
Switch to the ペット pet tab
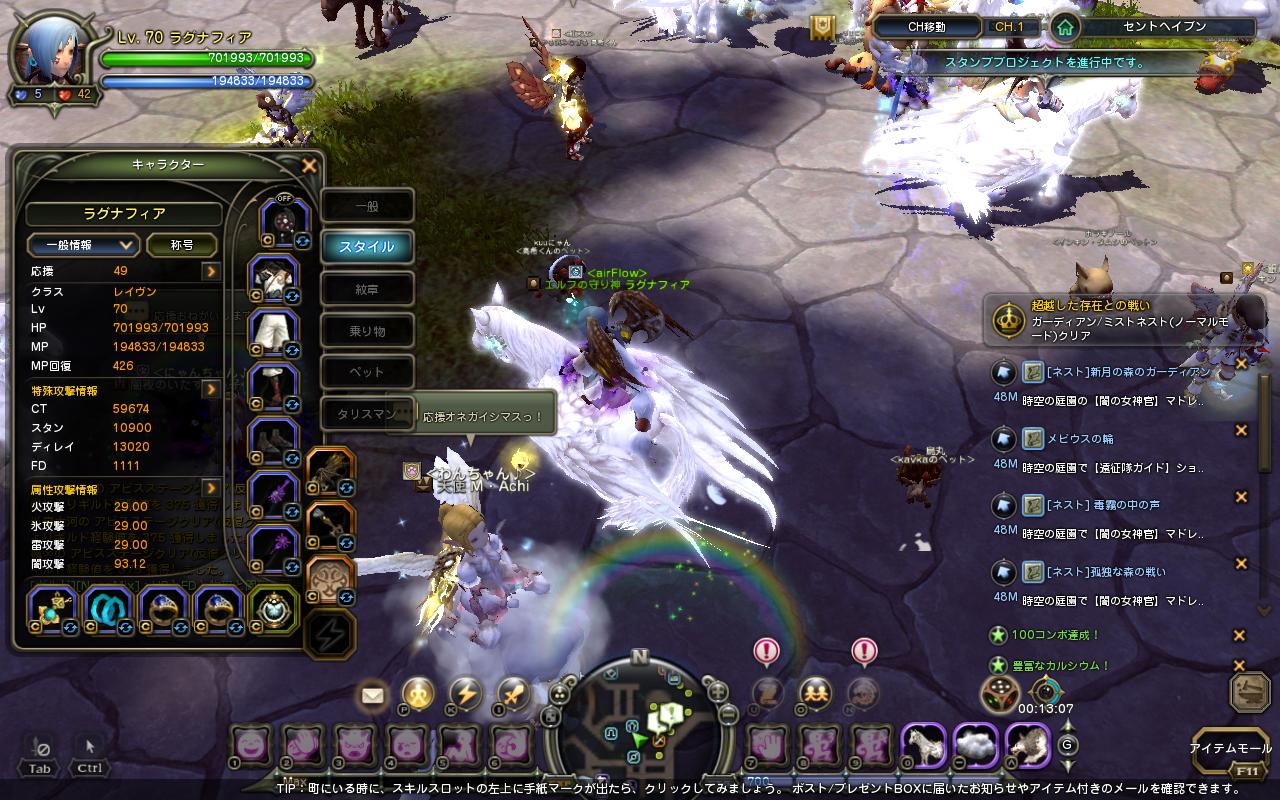[x=367, y=372]
